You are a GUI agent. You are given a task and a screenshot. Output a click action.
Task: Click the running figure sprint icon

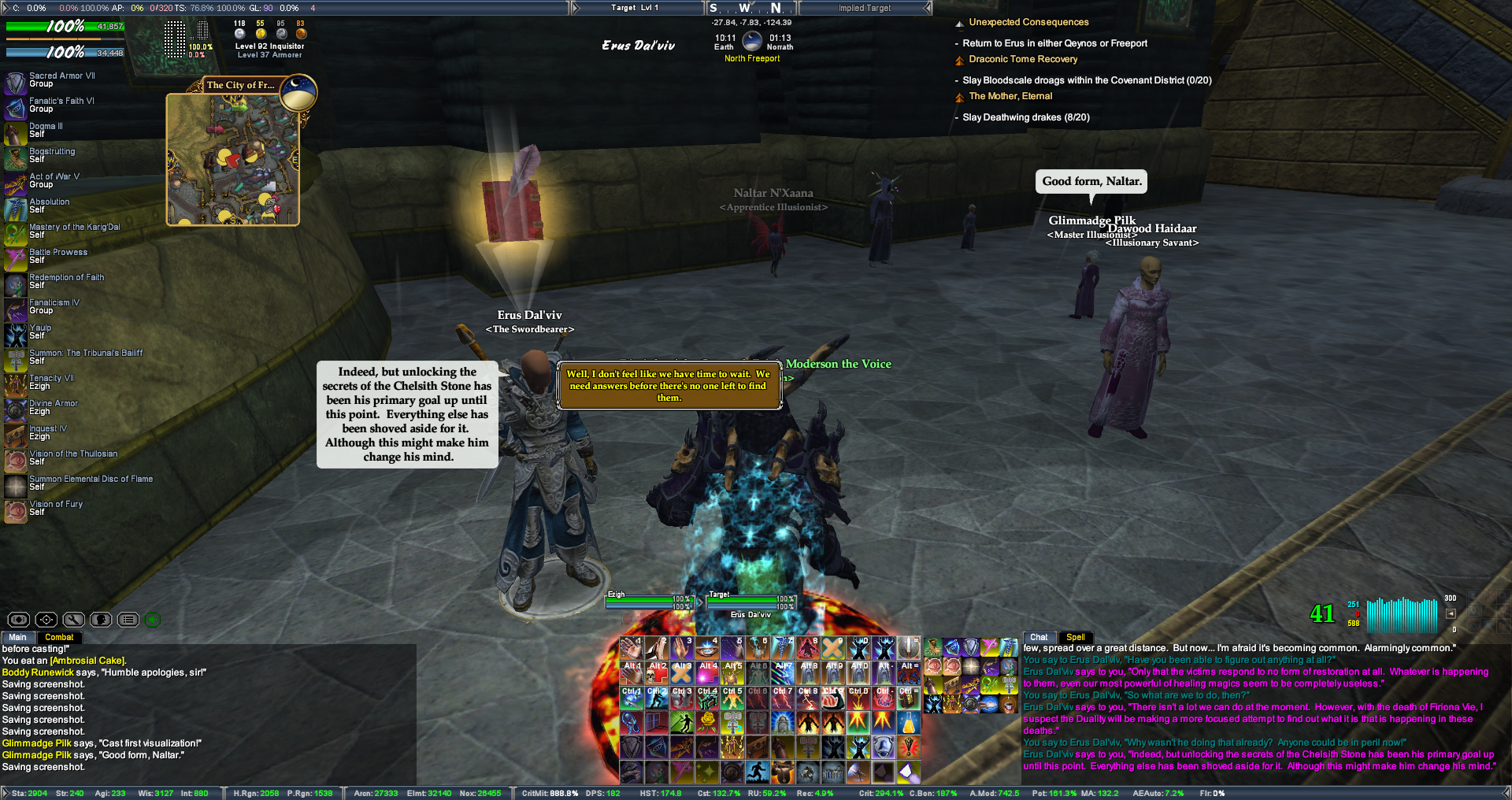758,772
